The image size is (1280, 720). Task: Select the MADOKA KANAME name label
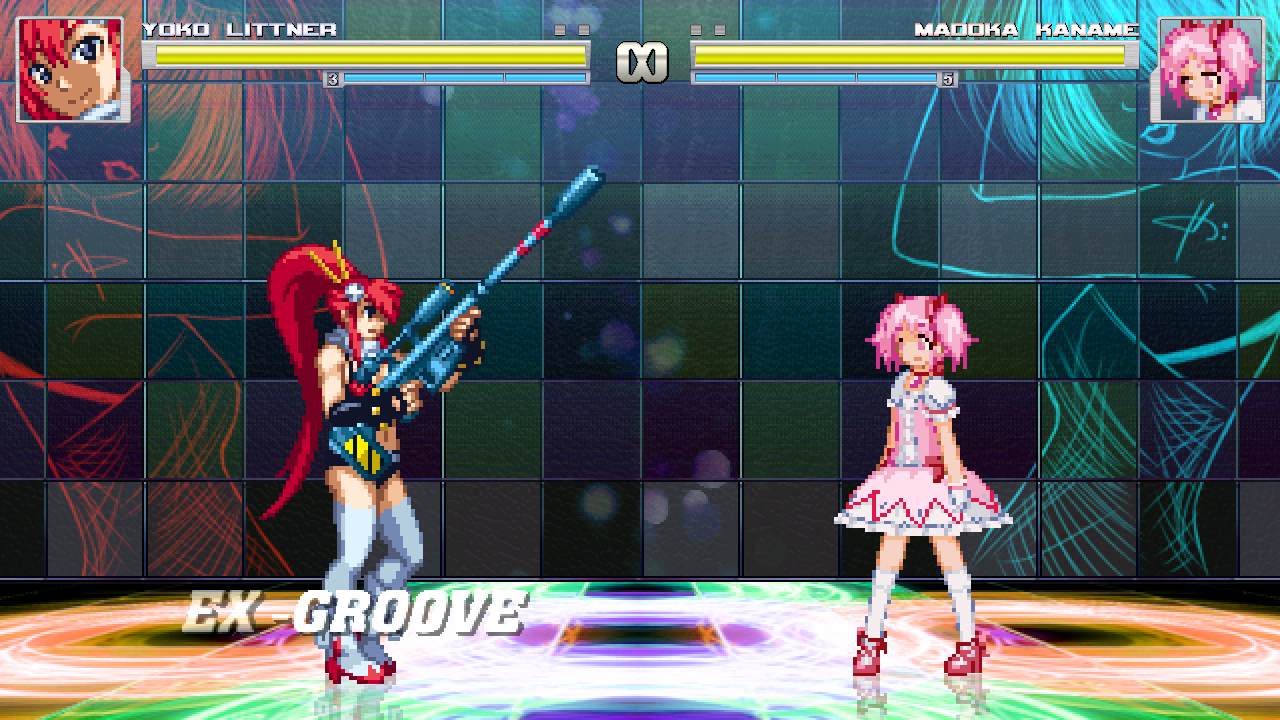click(1028, 30)
